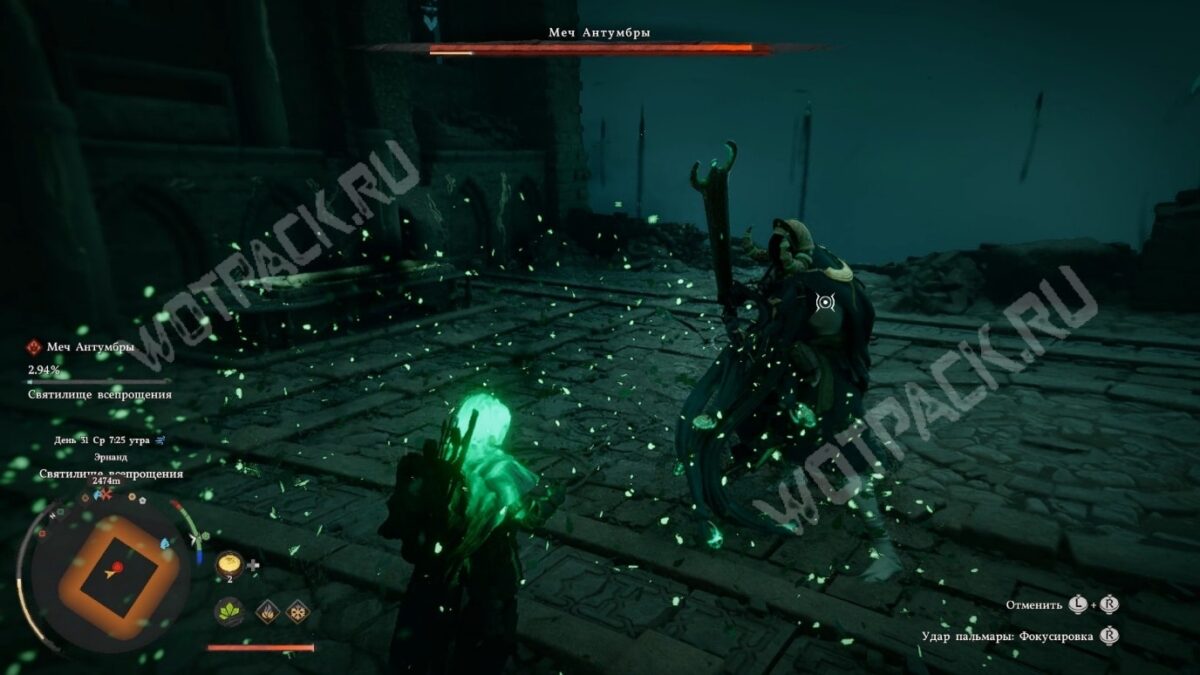This screenshot has width=1200, height=675.
Task: Use the golden consumable item slot
Action: coord(228,564)
